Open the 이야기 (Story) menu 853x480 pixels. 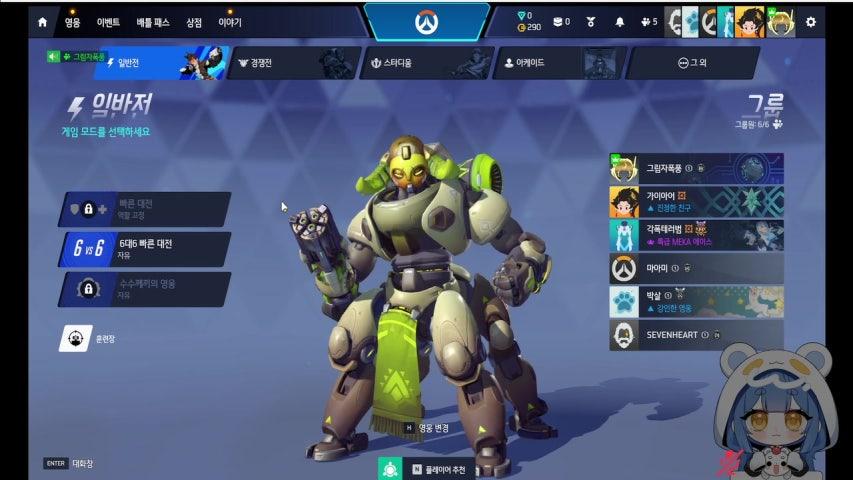point(230,22)
